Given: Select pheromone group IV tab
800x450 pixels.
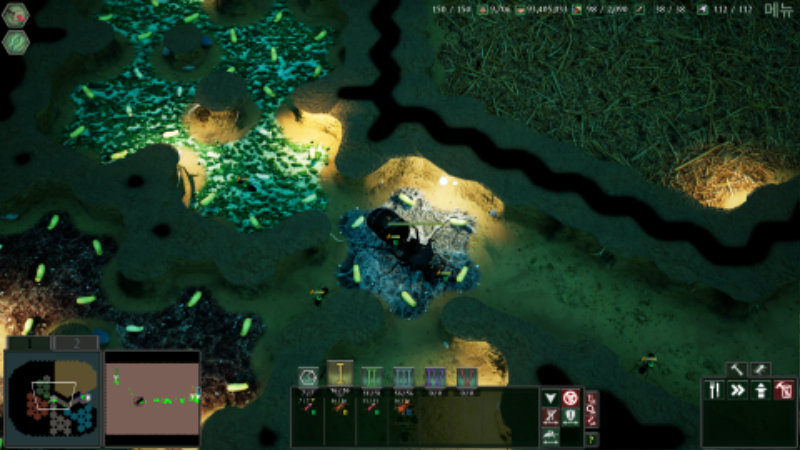Looking at the screenshot, I should (x=435, y=376).
